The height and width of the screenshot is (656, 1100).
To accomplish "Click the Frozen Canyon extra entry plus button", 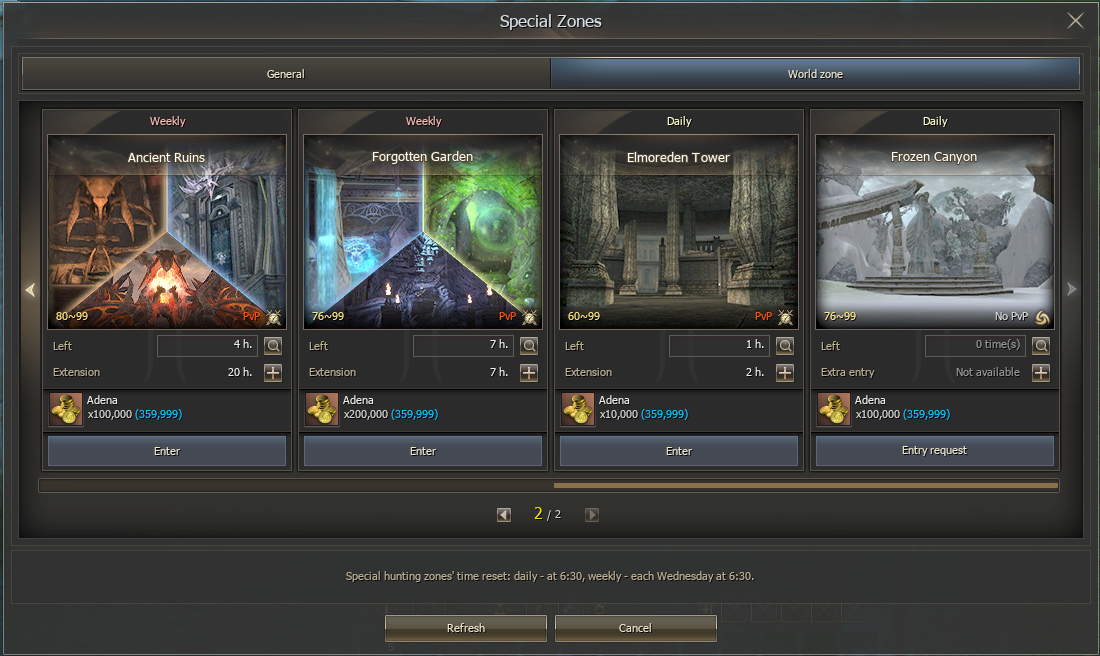I will pyautogui.click(x=1041, y=373).
